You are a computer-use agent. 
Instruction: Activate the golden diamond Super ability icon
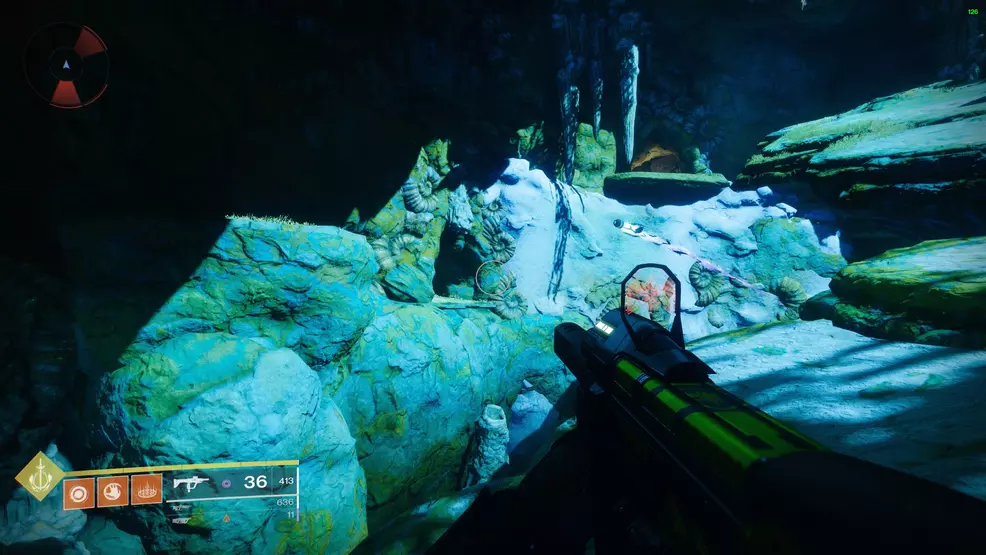(x=40, y=476)
